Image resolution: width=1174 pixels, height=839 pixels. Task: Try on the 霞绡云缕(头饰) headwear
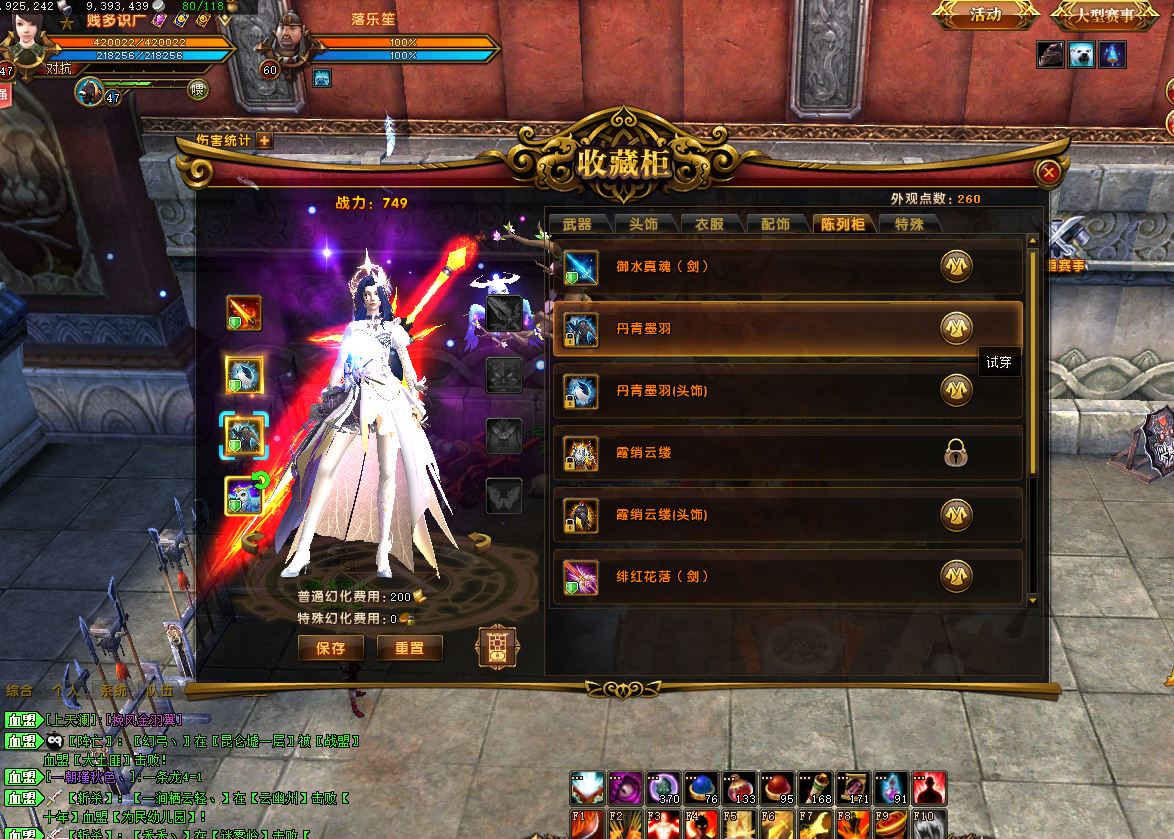(957, 515)
